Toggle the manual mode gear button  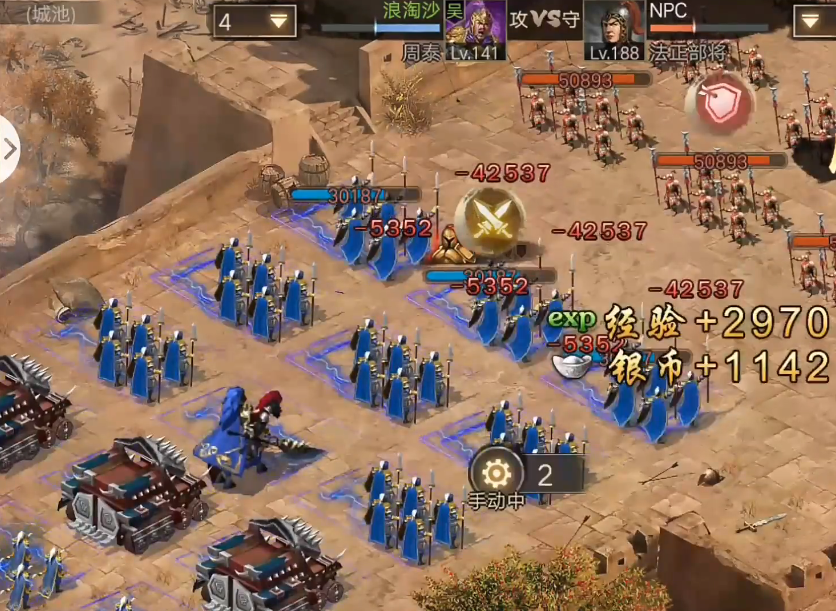496,473
